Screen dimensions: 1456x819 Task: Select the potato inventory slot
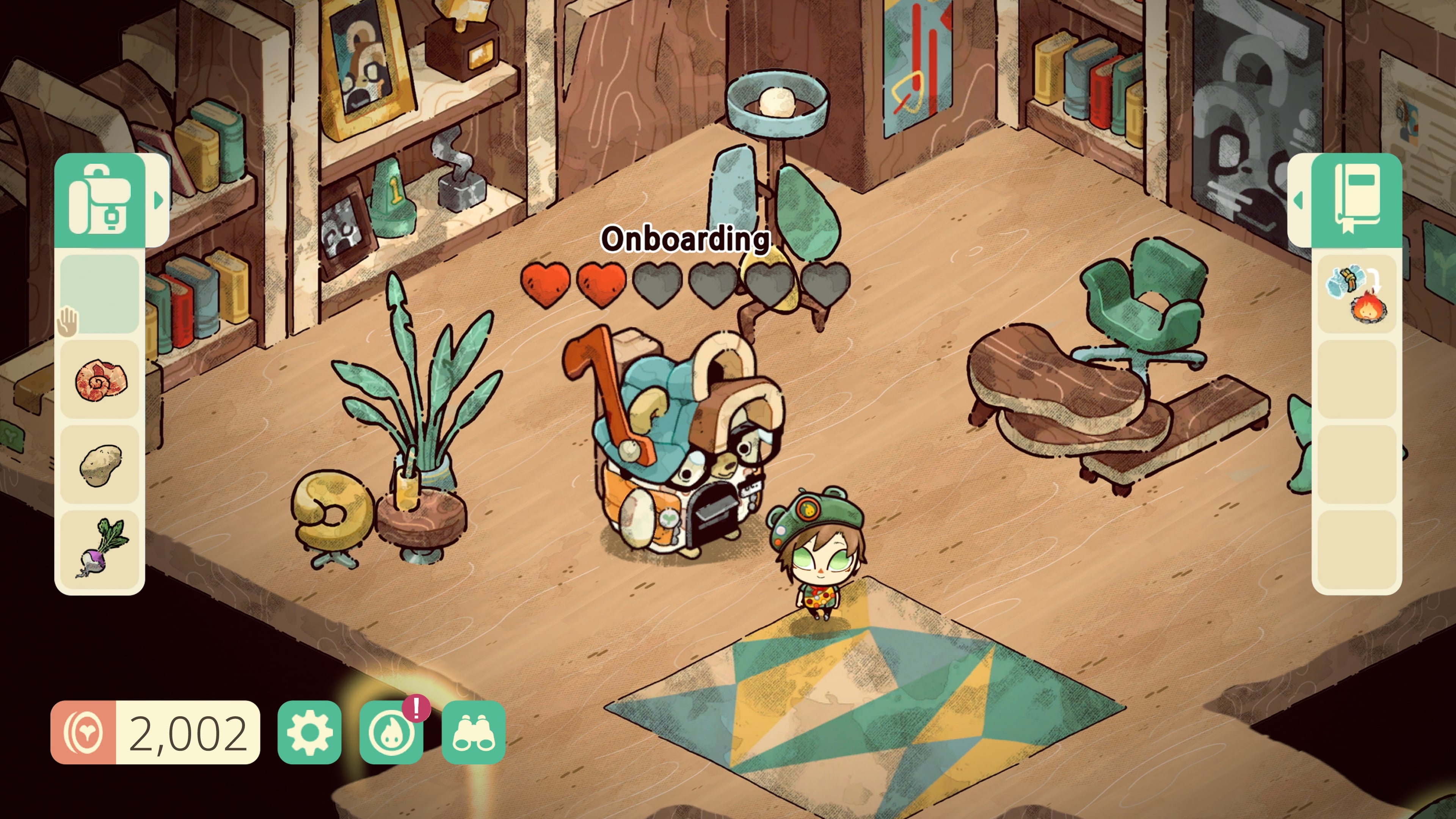click(x=99, y=464)
